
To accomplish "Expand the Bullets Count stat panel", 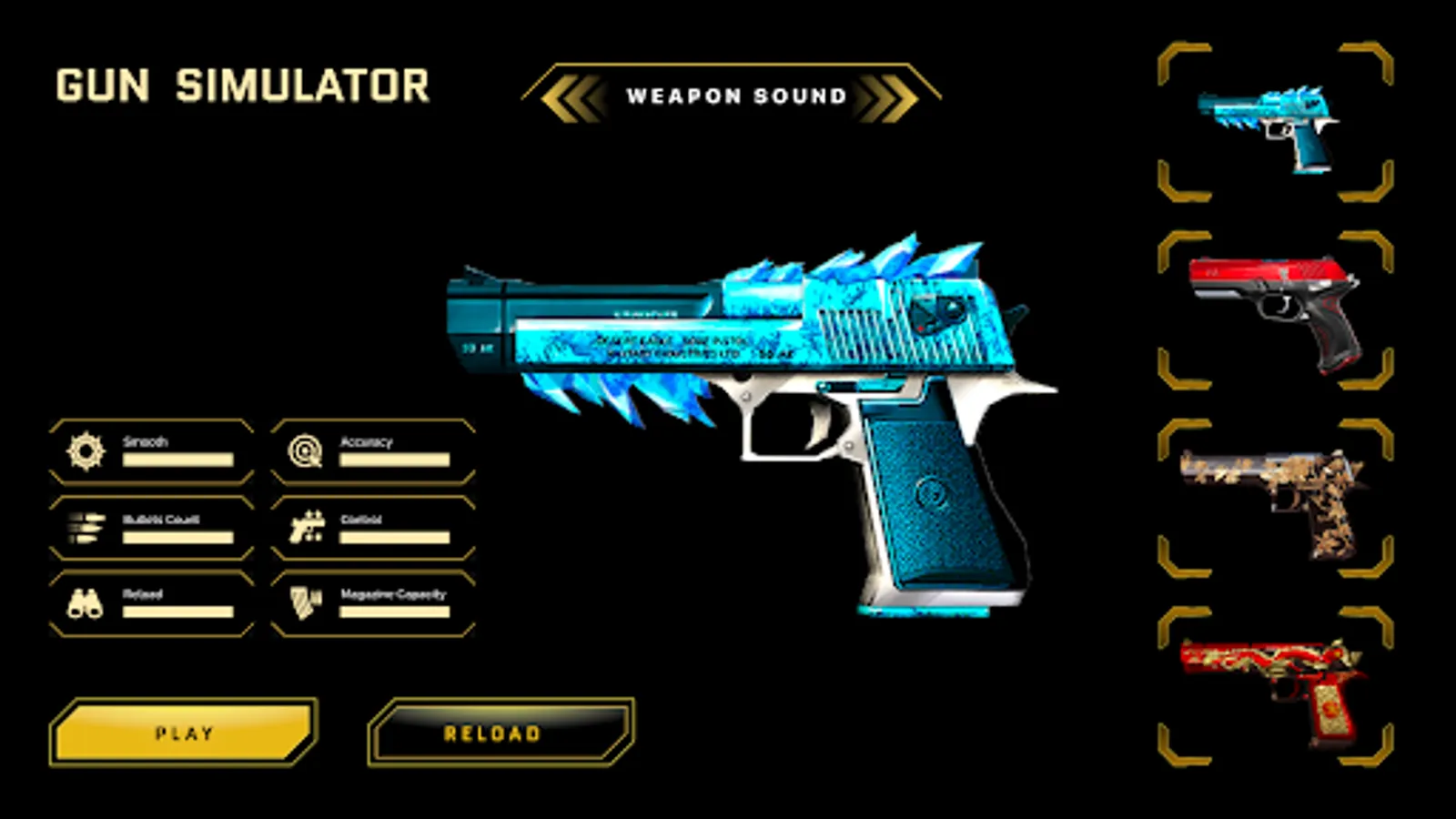I will tap(150, 526).
